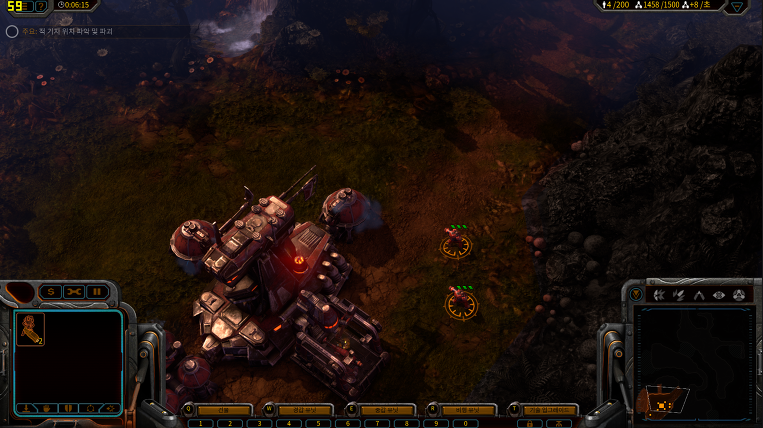Pause the game with the pause button
This screenshot has height=428, width=763.
coord(97,292)
